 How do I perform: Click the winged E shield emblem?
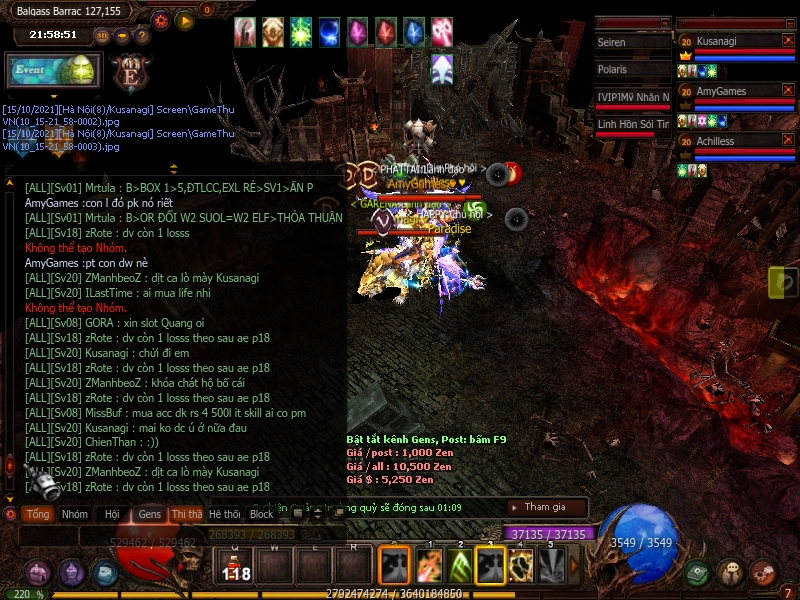coord(130,72)
